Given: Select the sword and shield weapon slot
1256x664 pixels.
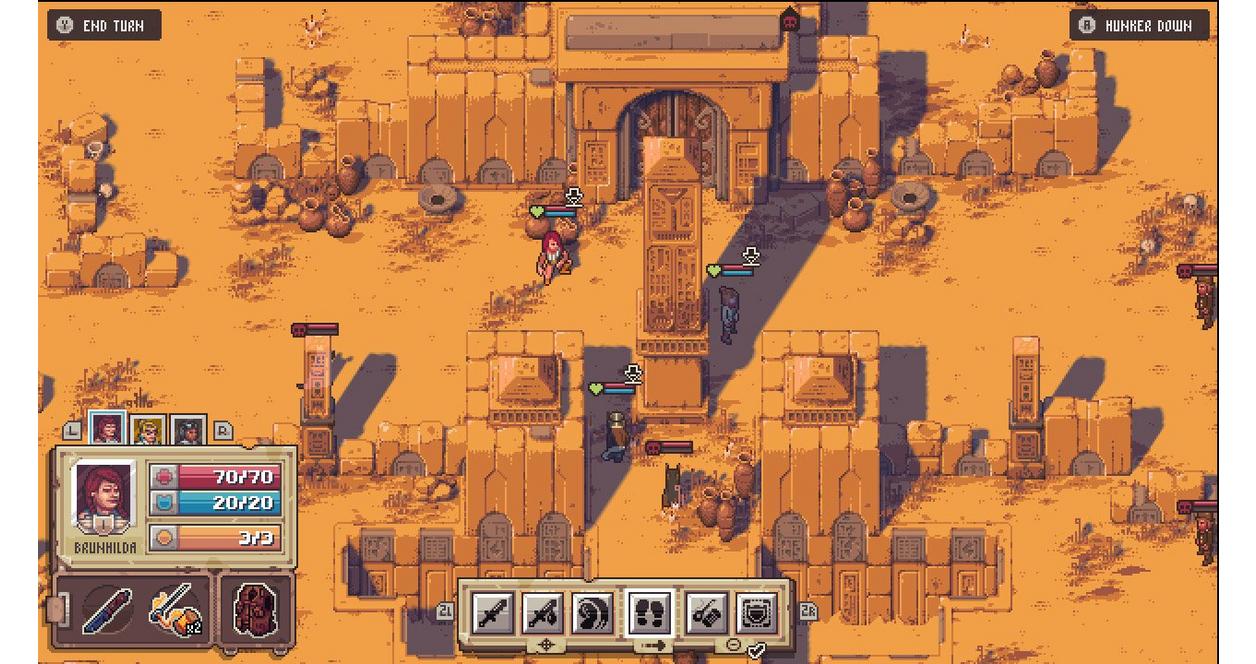Looking at the screenshot, I should [176, 609].
